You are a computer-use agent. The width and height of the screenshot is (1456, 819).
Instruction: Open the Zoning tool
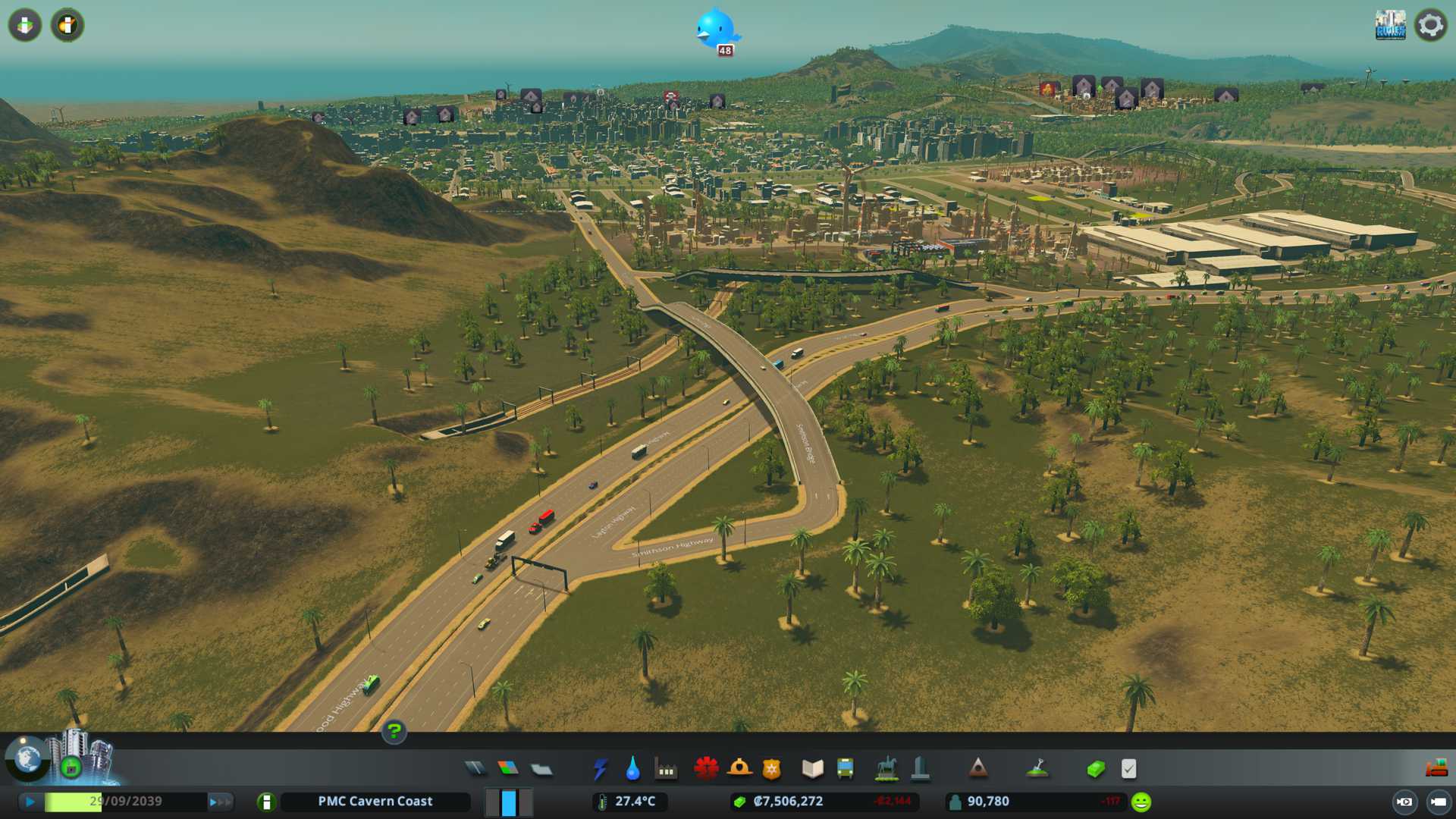pos(508,769)
